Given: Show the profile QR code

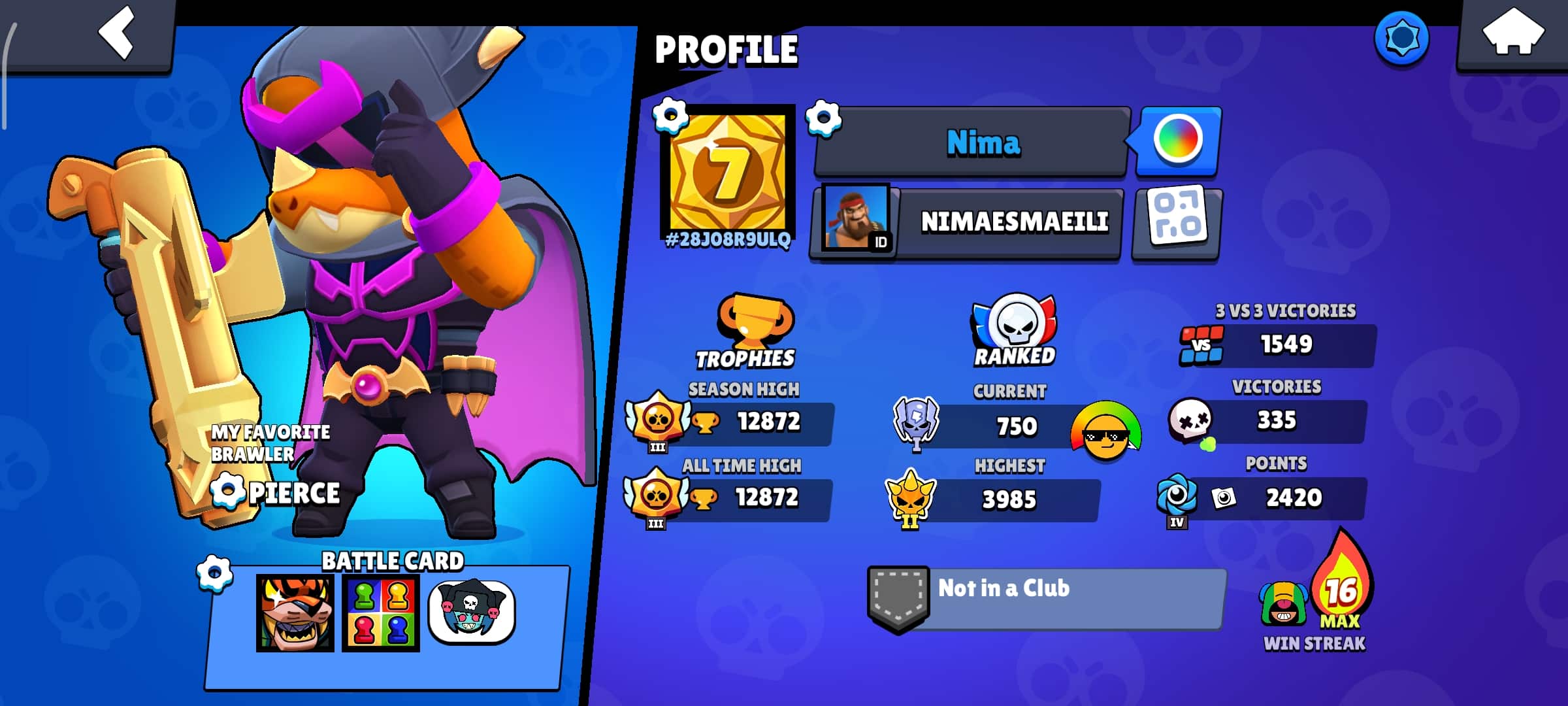Looking at the screenshot, I should (1177, 222).
